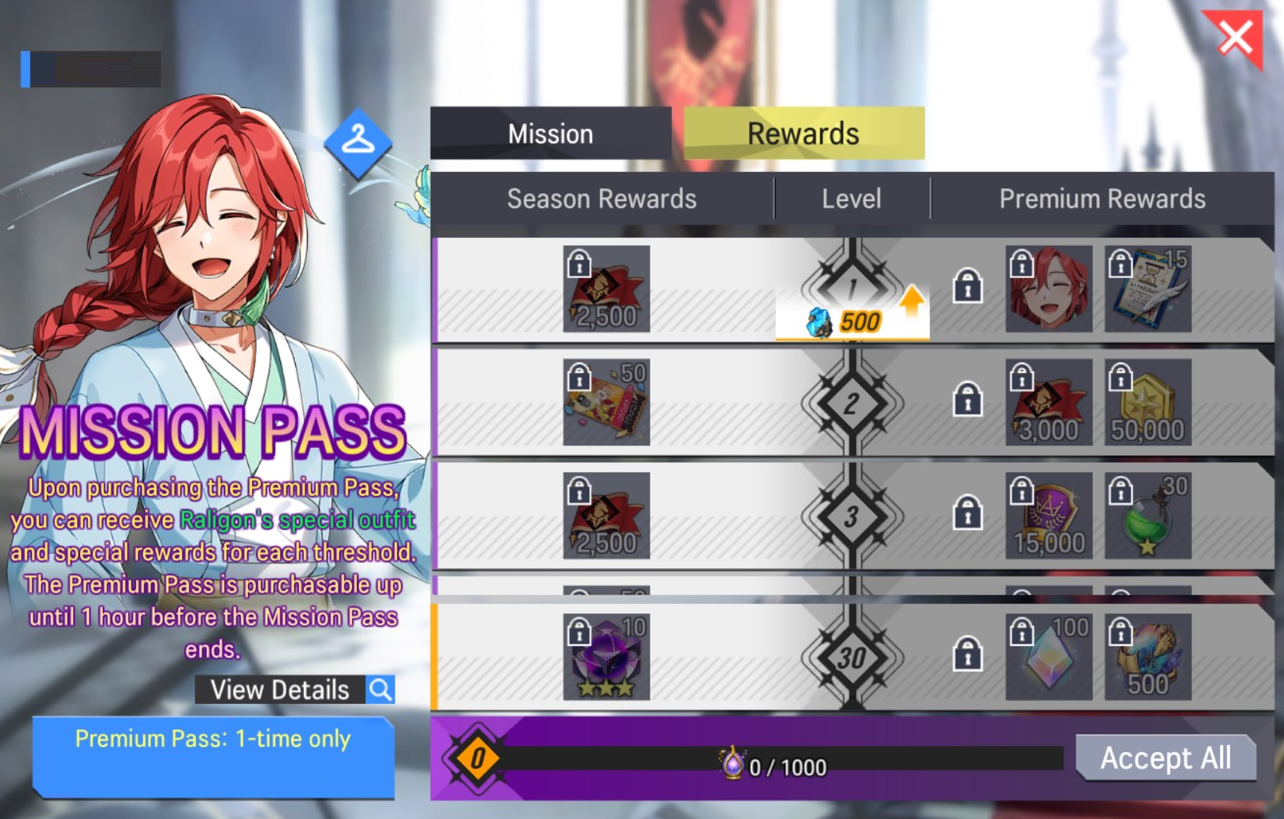Viewport: 1284px width, 819px height.
Task: Switch to the Mission tab
Action: 550,134
